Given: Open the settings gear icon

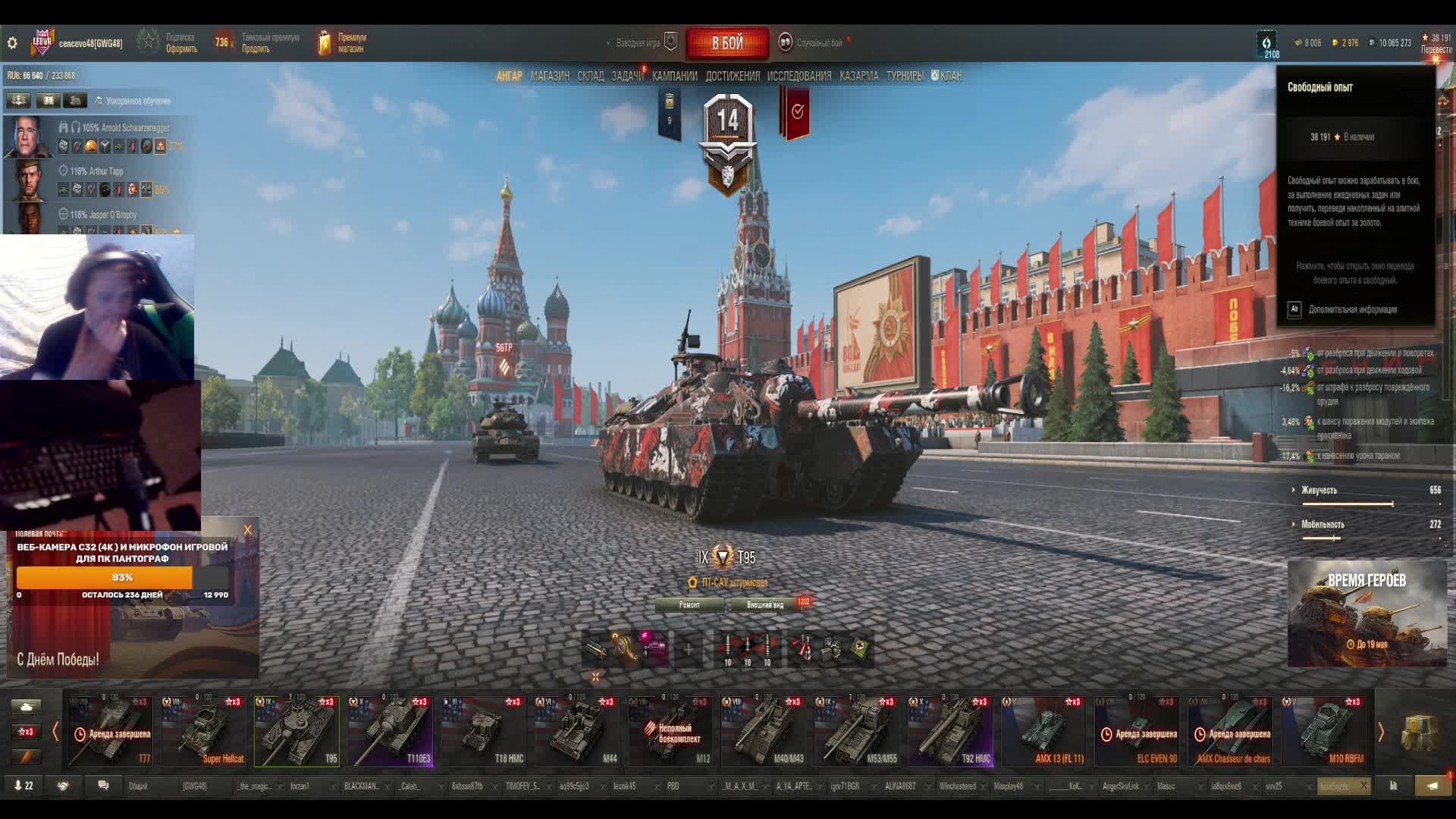Looking at the screenshot, I should [12, 43].
